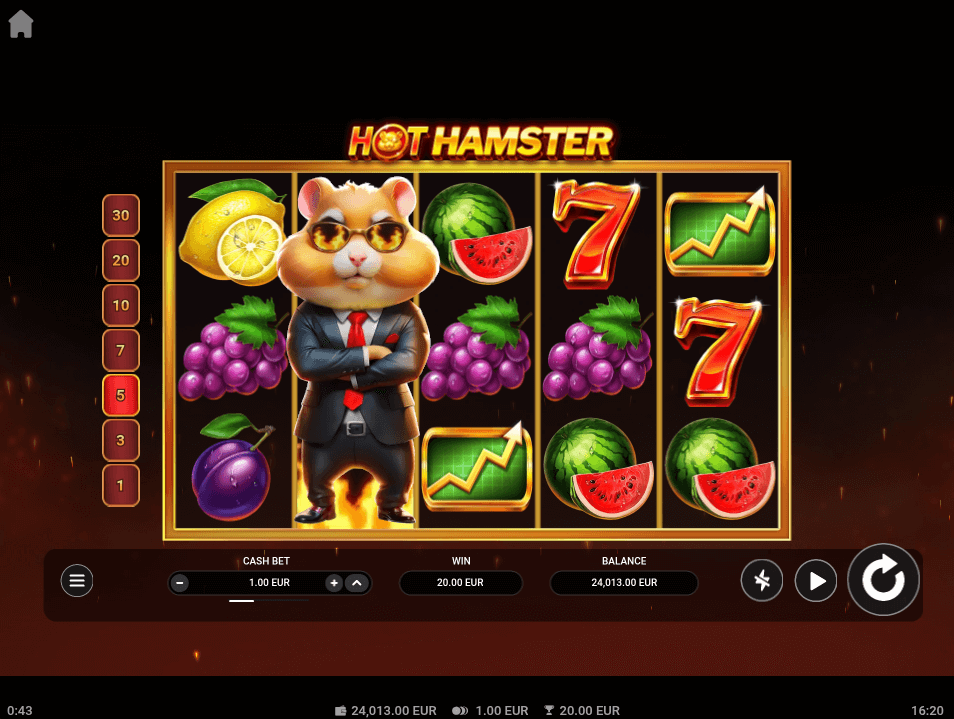The width and height of the screenshot is (954, 719).
Task: Spin the reels
Action: tap(883, 580)
